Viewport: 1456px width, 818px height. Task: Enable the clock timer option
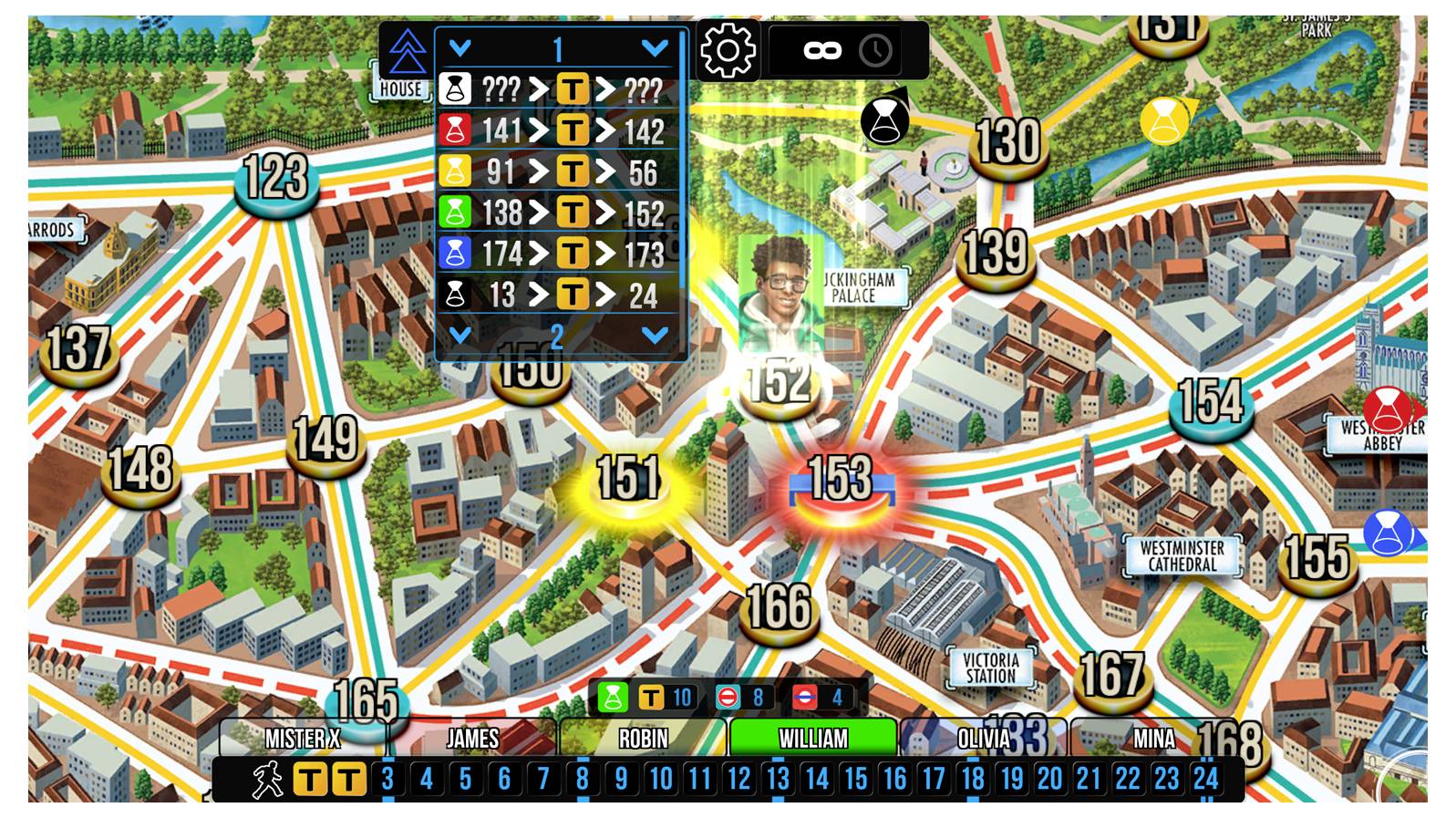click(873, 51)
